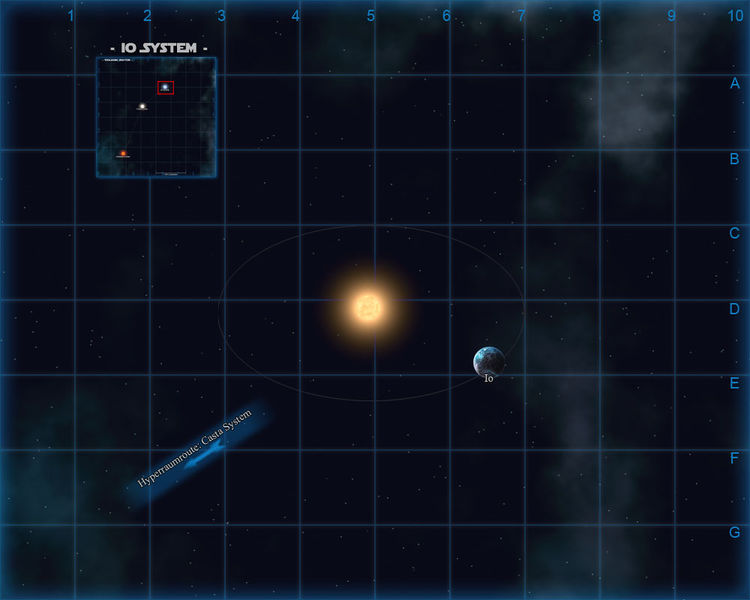Image resolution: width=750 pixels, height=600 pixels.
Task: Follow the Hyperraumroute to Casta System
Action: click(x=197, y=453)
